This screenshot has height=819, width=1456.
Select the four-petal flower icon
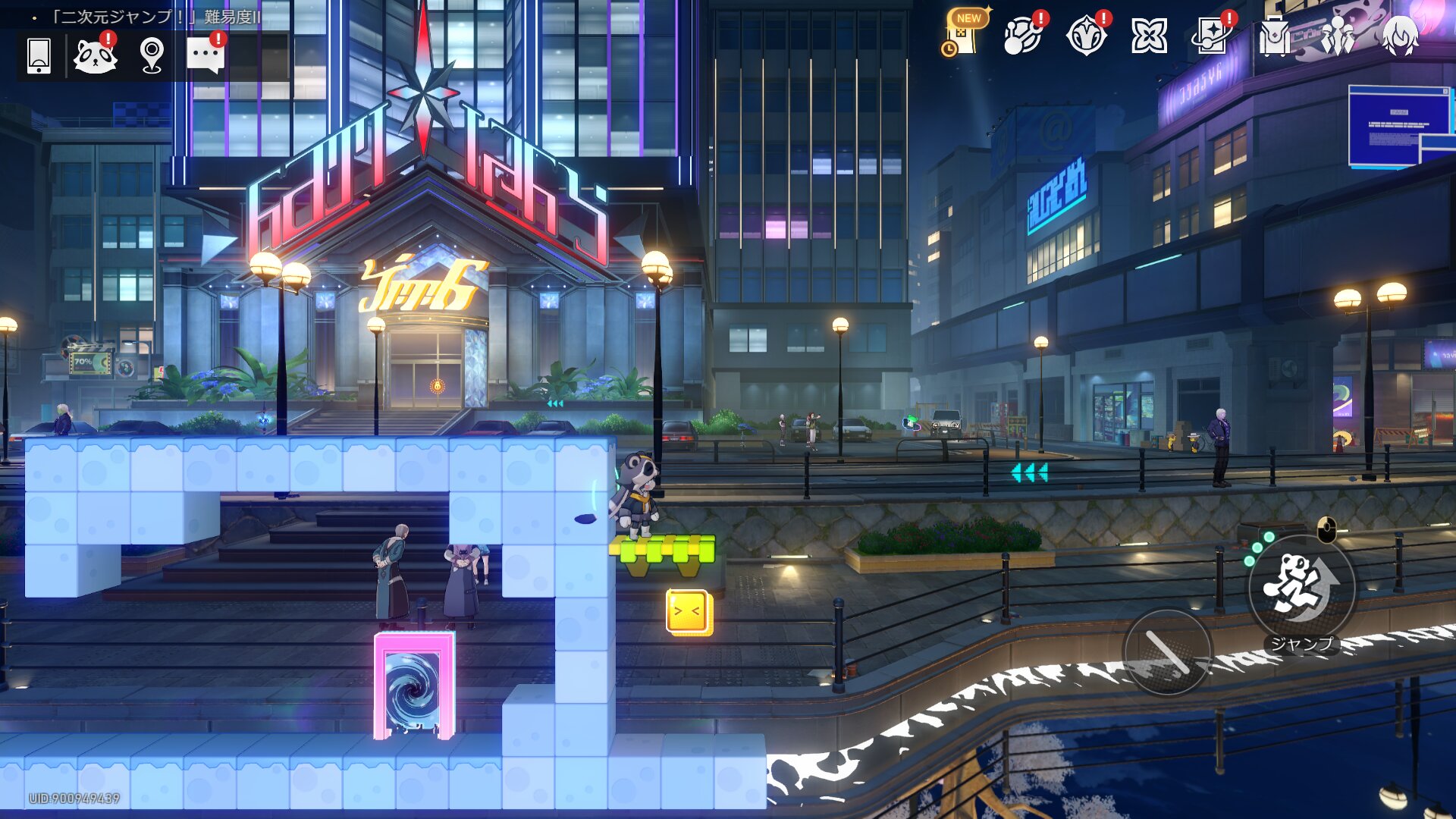pos(1149,35)
